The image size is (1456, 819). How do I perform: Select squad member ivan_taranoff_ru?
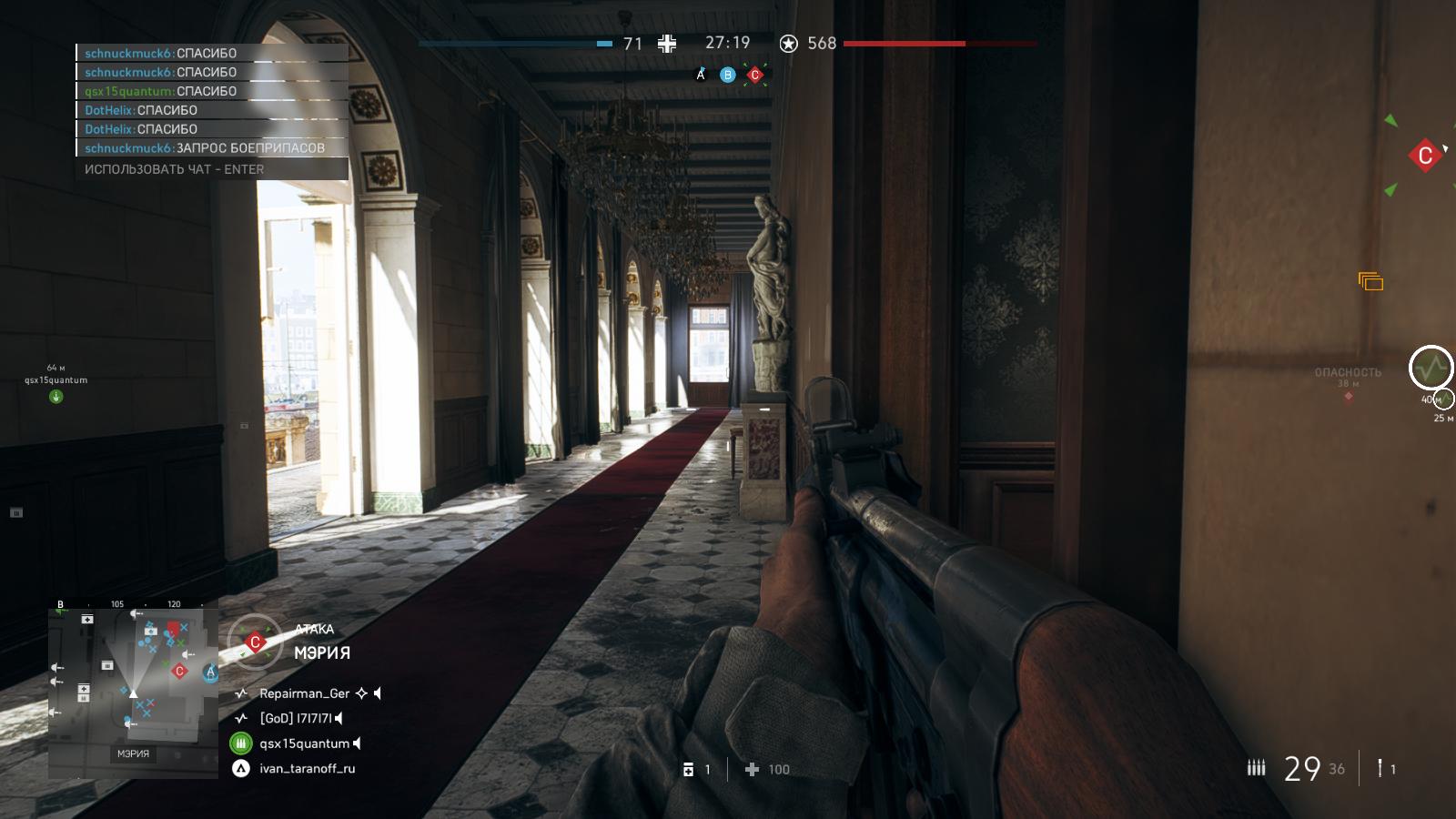click(x=307, y=768)
